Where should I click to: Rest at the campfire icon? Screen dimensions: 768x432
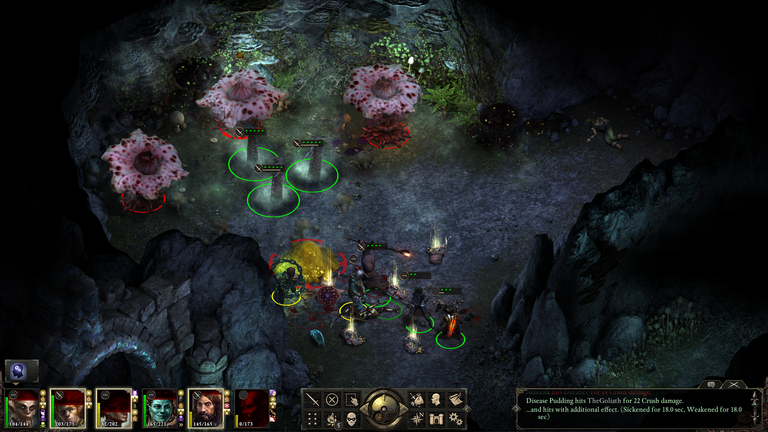(332, 418)
